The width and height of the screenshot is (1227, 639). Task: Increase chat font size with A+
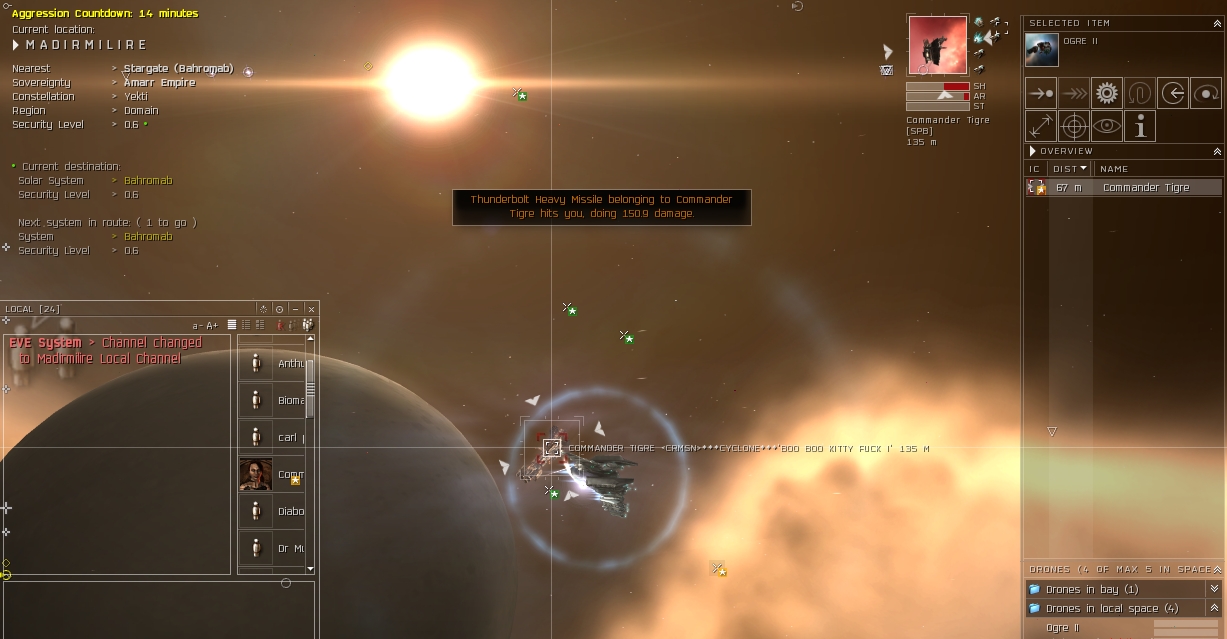coord(212,325)
